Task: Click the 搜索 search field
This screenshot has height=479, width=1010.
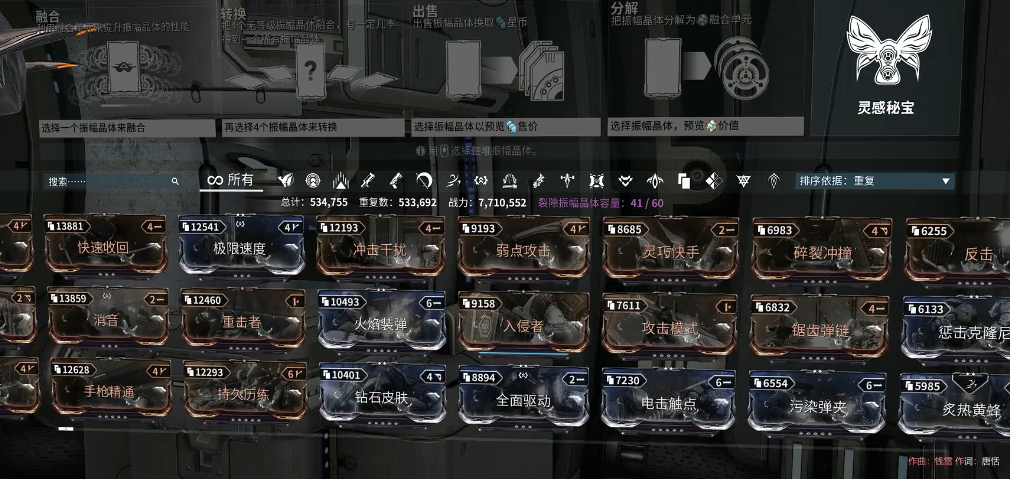Action: click(110, 181)
